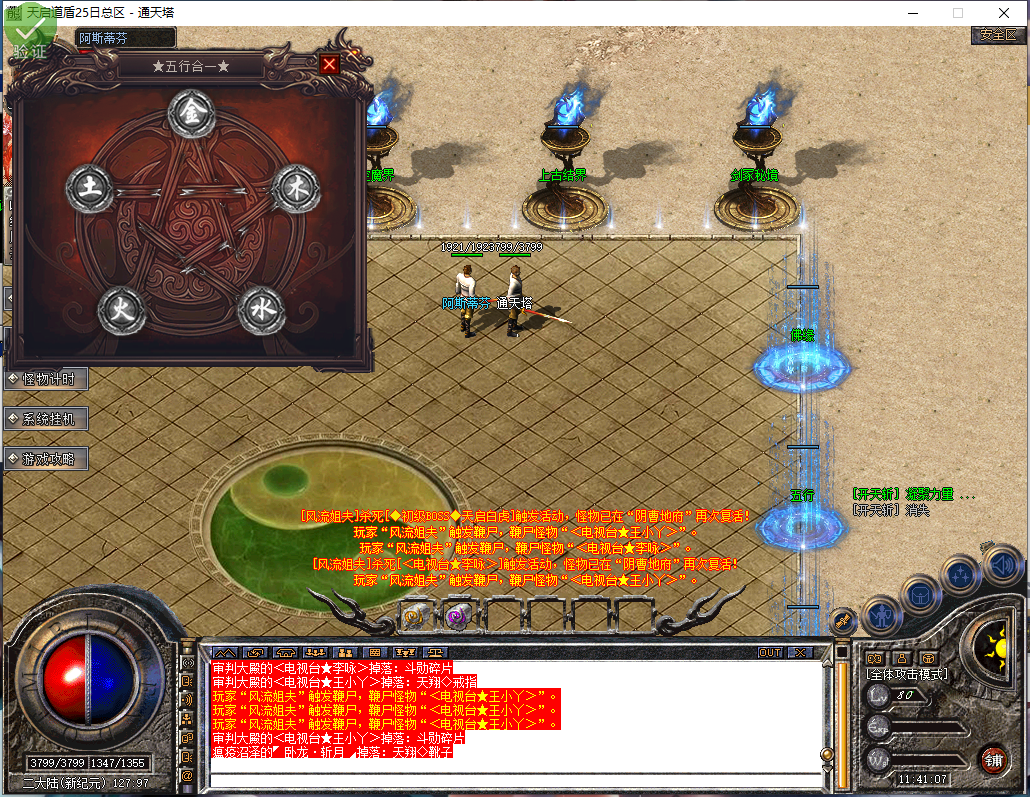Image resolution: width=1030 pixels, height=797 pixels.
Task: Select the 火 (fire) element orb
Action: click(122, 311)
